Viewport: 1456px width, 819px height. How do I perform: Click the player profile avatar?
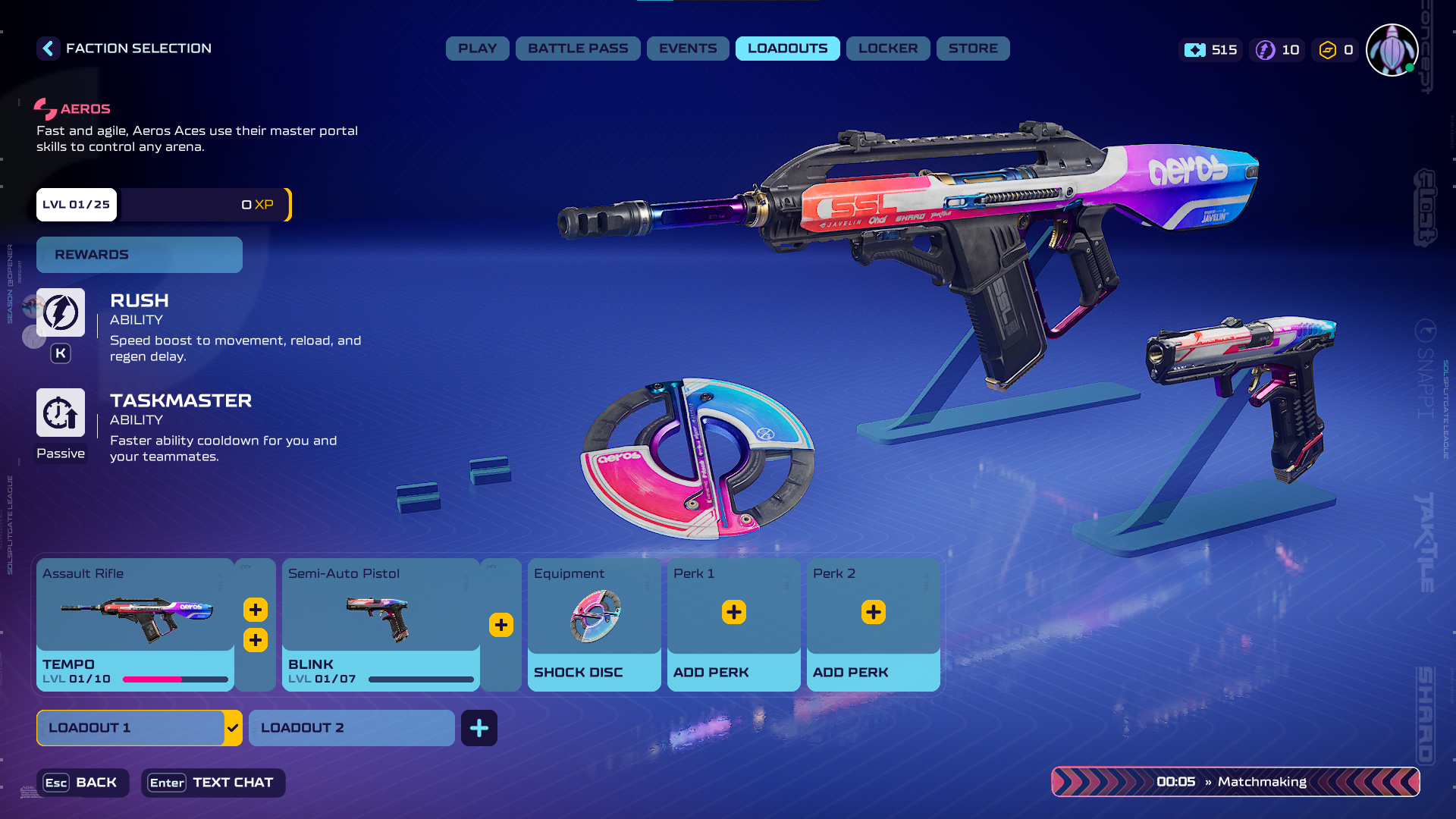pyautogui.click(x=1392, y=50)
